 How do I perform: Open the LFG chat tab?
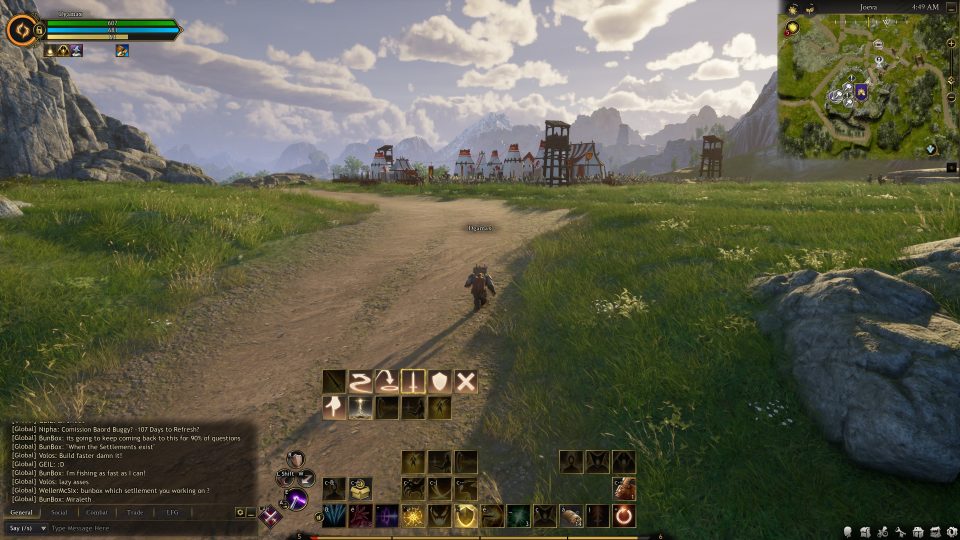coord(172,512)
